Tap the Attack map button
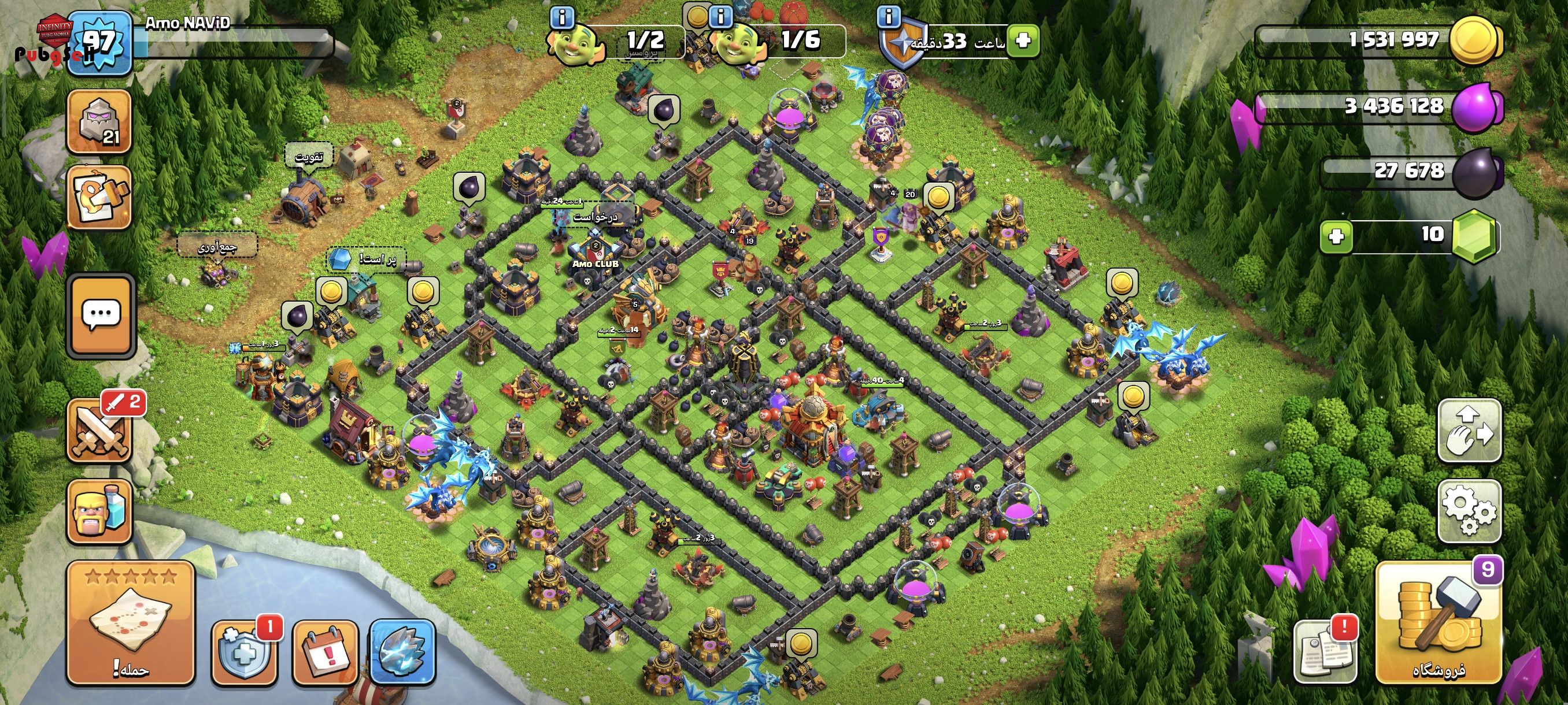Image resolution: width=1568 pixels, height=705 pixels. (130, 624)
